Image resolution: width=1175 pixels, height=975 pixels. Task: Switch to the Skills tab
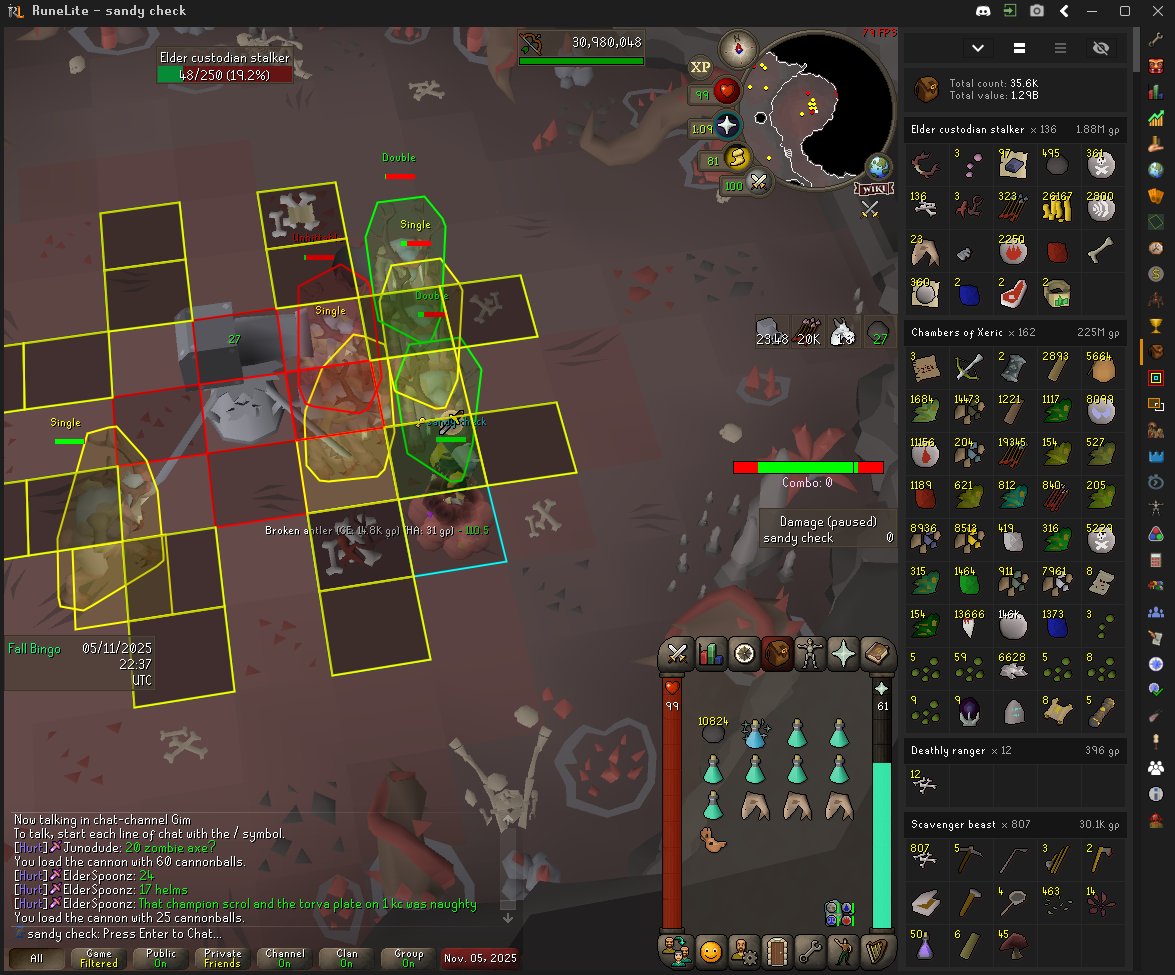click(711, 654)
